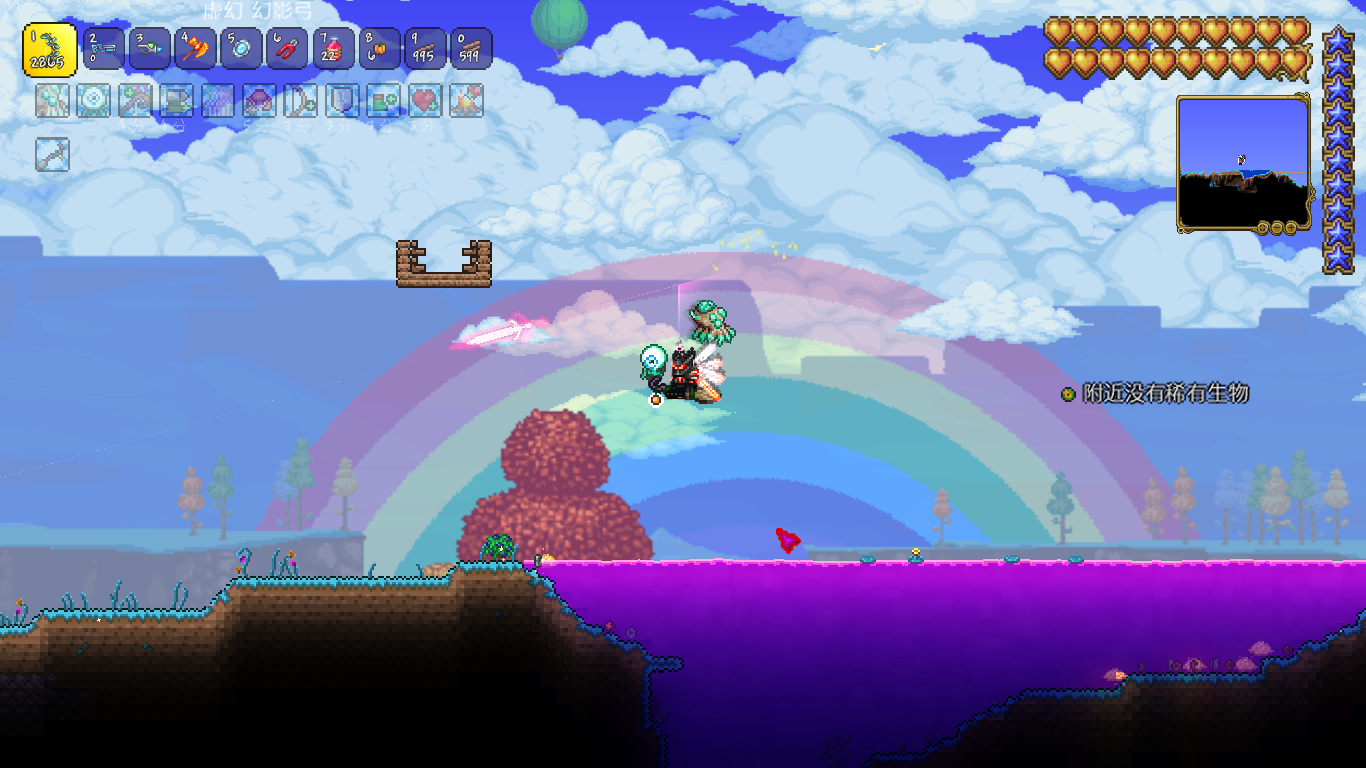Select the orange hamaxe in hotbar slot 4
Screen dimensions: 1366x768
(195, 49)
